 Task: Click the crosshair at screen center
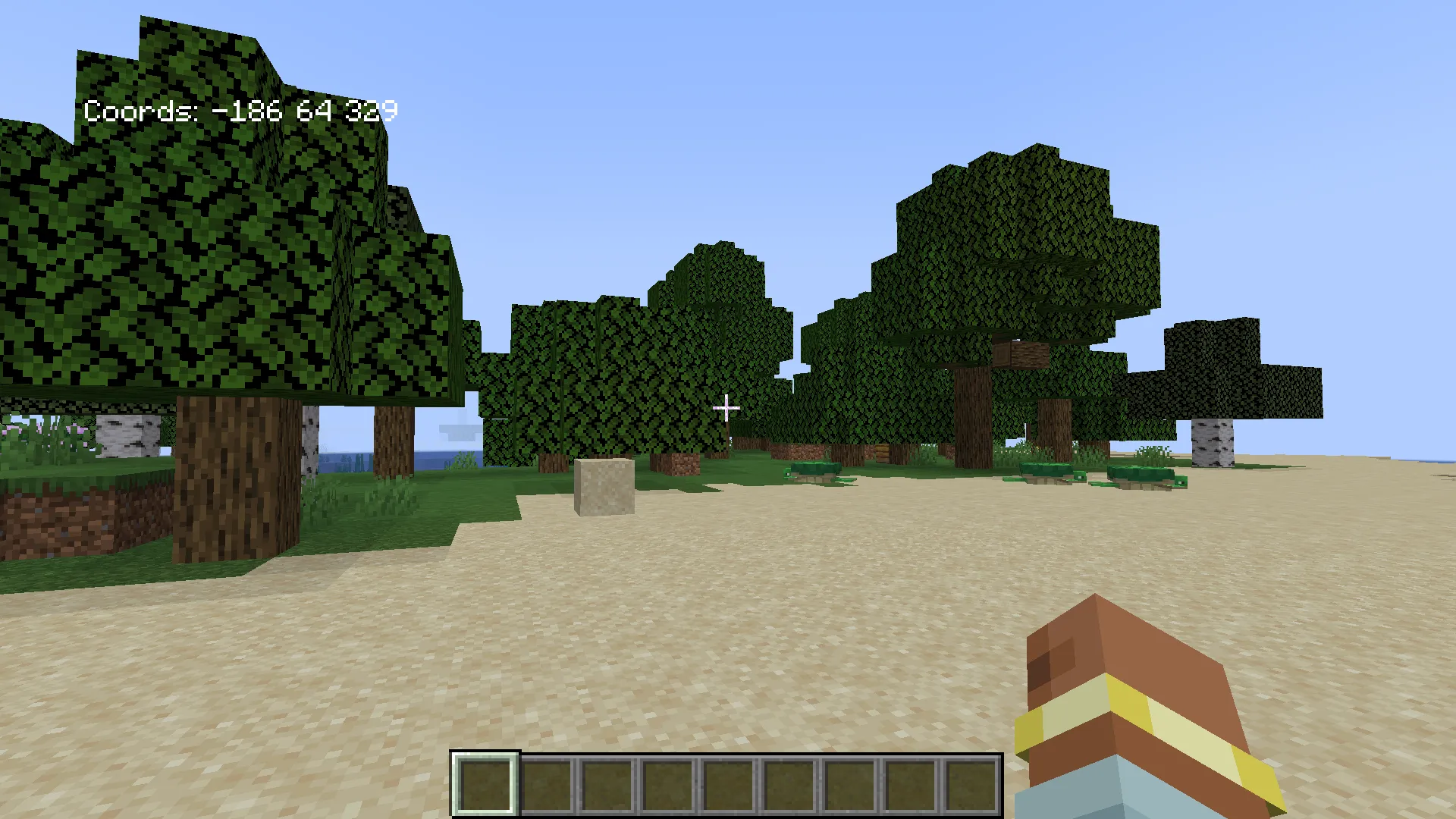pyautogui.click(x=726, y=408)
